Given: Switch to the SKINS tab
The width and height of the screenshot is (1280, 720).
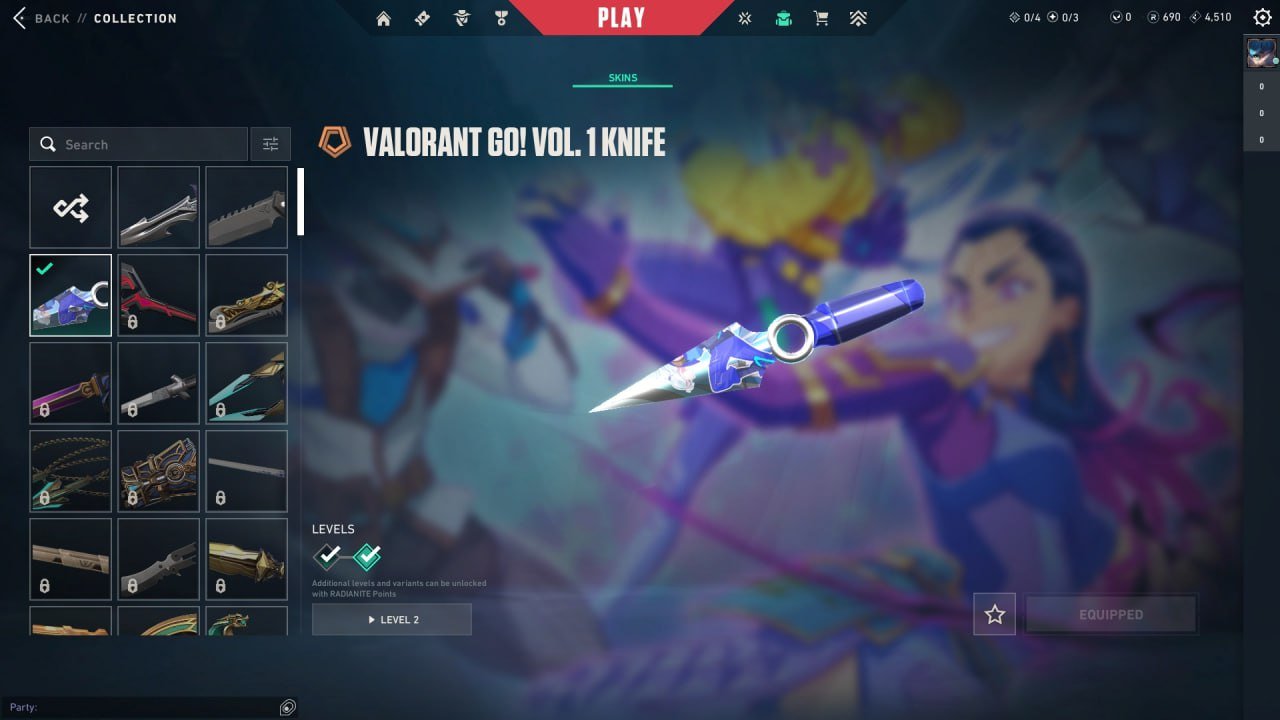Looking at the screenshot, I should pyautogui.click(x=622, y=77).
